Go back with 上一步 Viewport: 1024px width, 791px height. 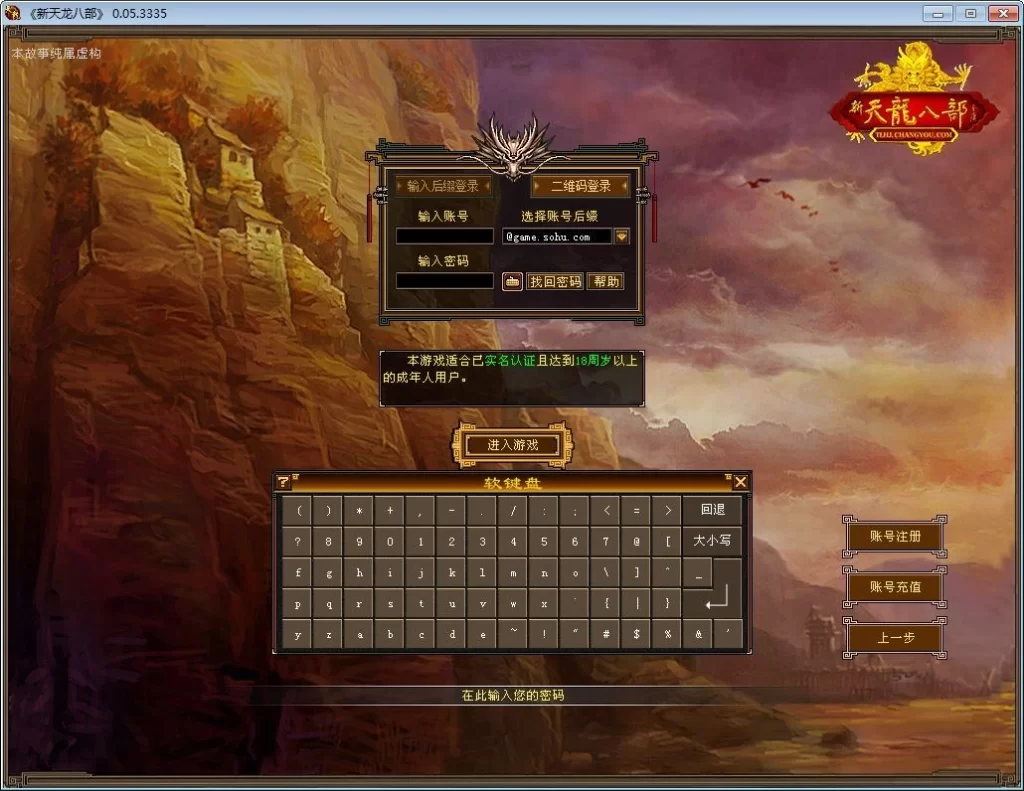[x=894, y=638]
